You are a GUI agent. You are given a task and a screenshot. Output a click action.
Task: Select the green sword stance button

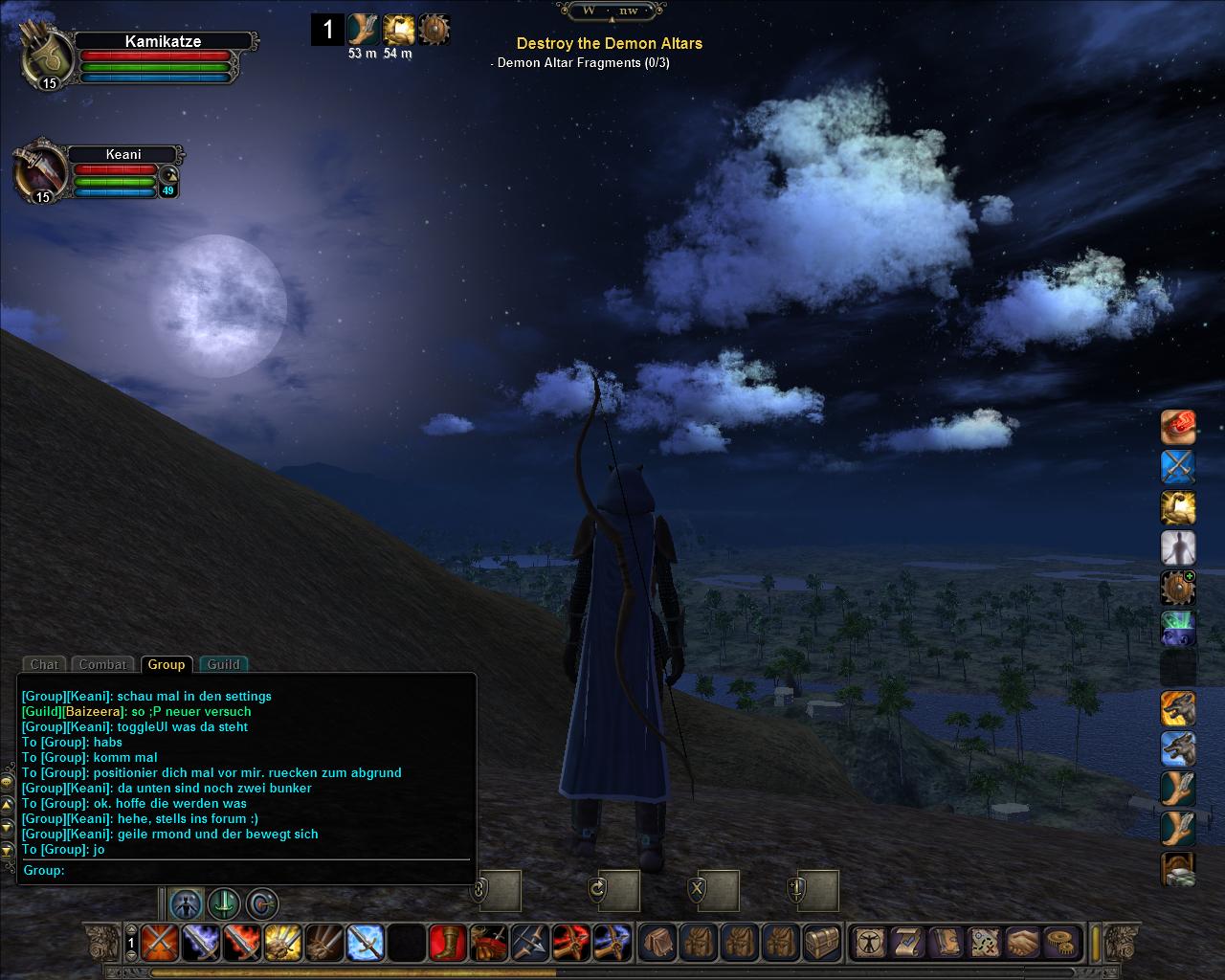point(223,903)
